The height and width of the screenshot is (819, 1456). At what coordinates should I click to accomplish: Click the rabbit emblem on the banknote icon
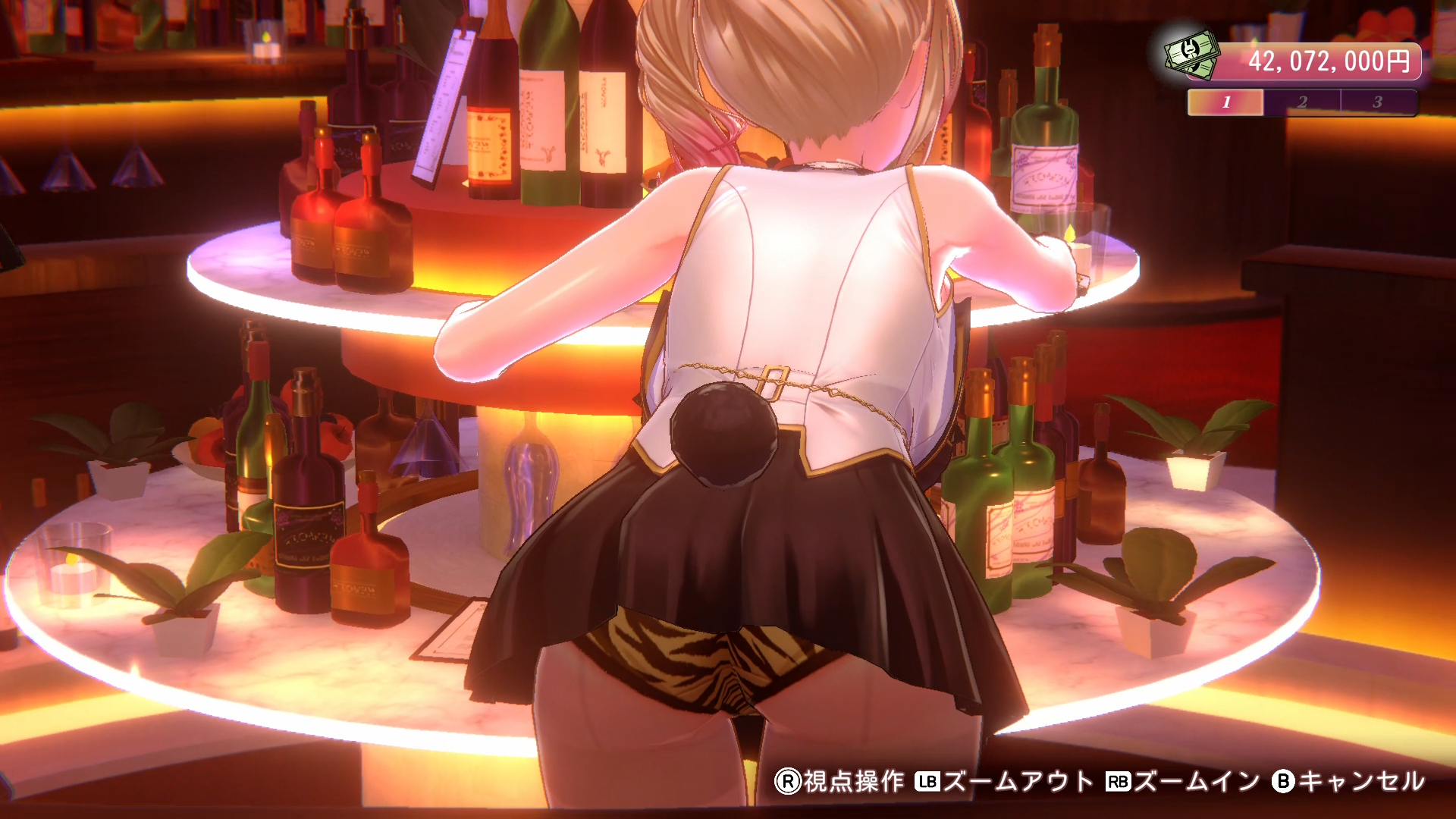1190,50
